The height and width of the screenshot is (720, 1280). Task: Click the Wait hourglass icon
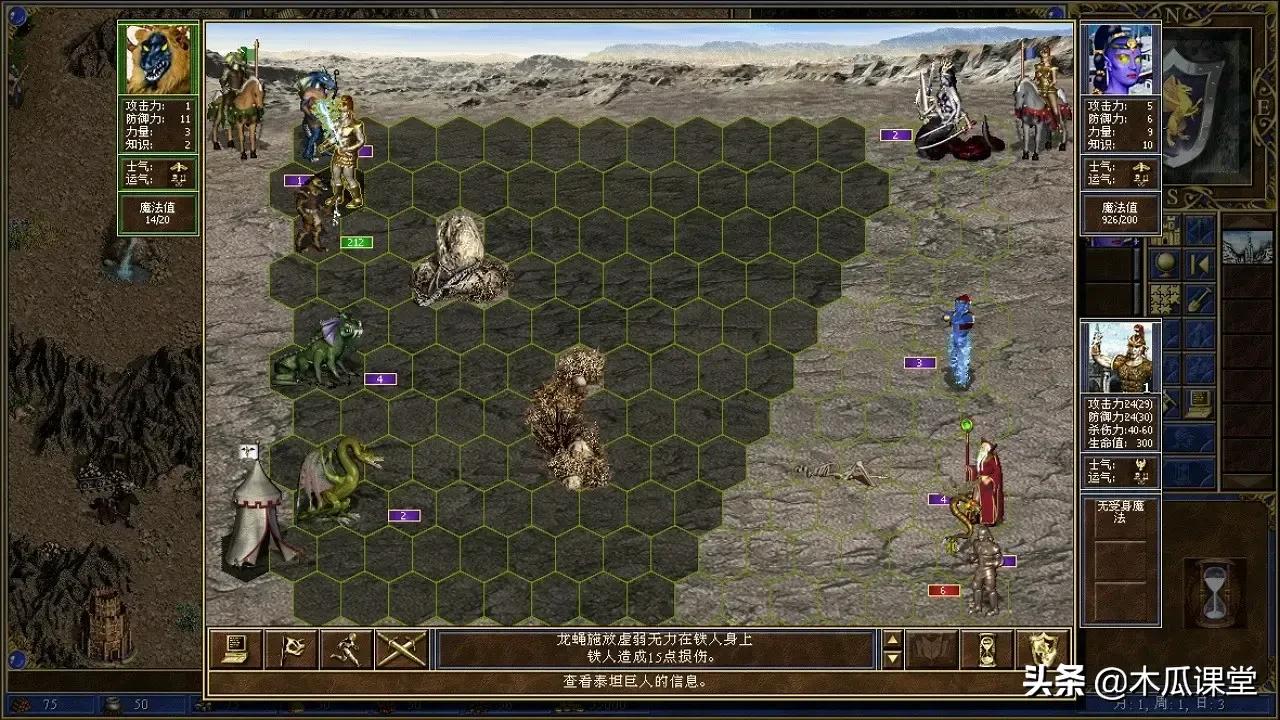(986, 649)
